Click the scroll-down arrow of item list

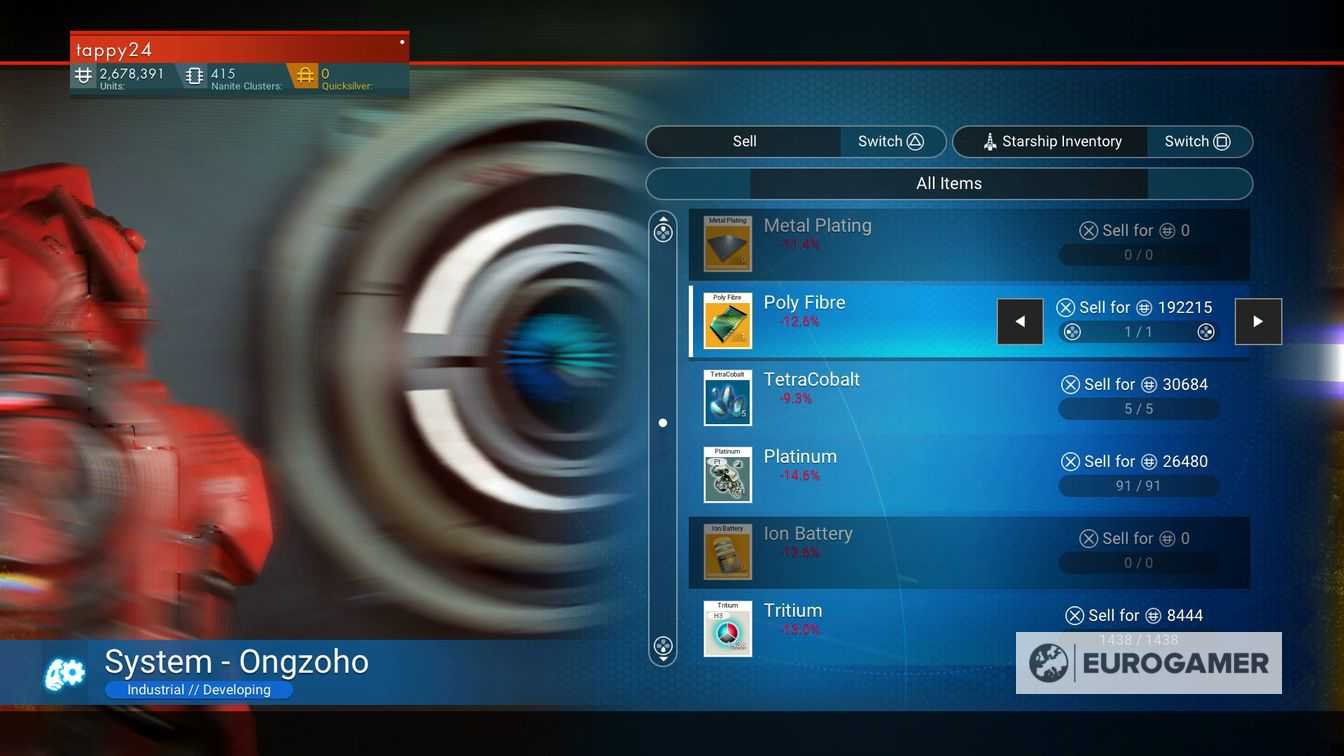tap(663, 646)
